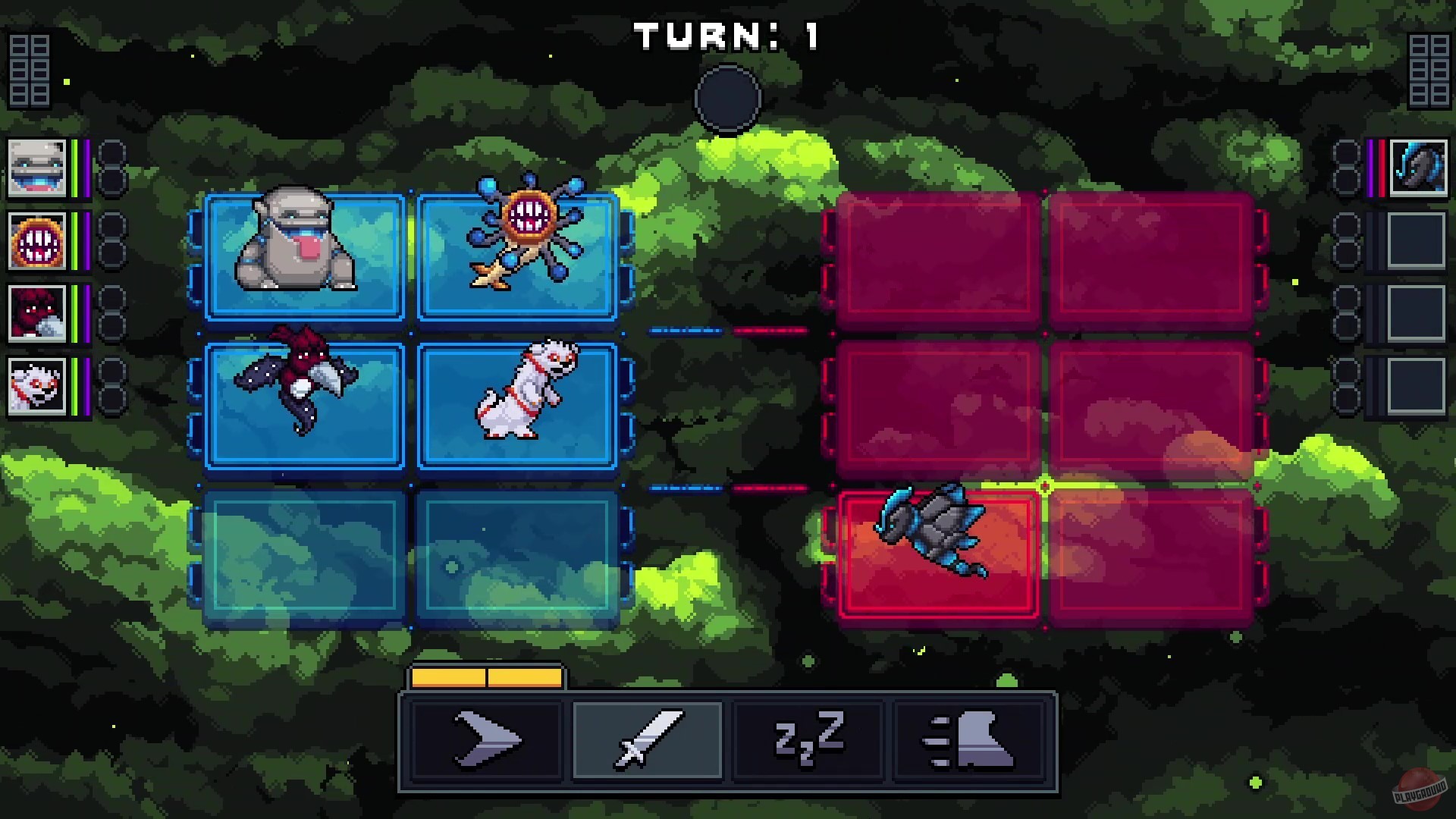Open the top-right enemy roster grid icon
Image resolution: width=1456 pixels, height=819 pixels.
[1429, 72]
